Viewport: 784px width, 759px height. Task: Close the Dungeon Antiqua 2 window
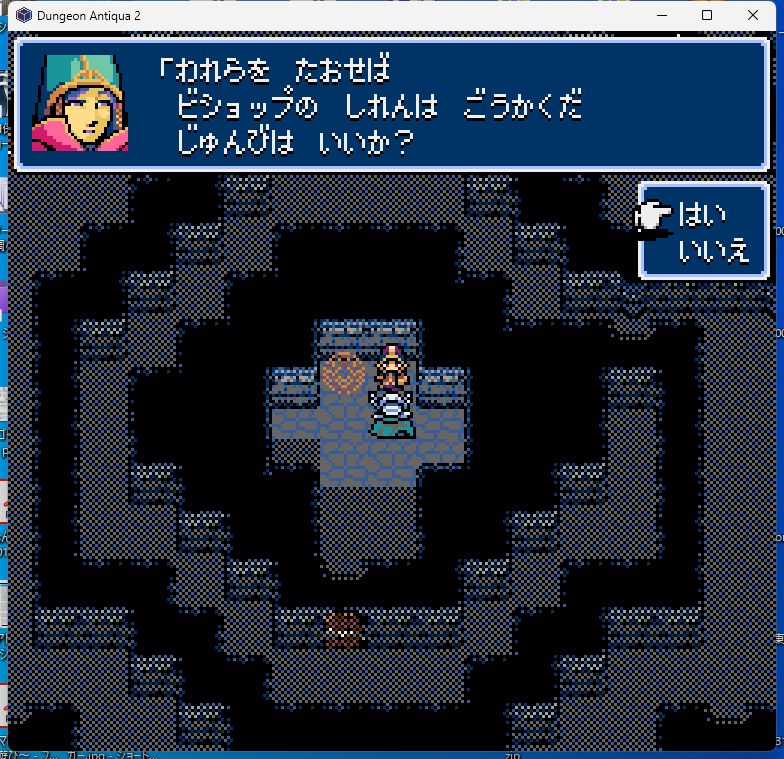(x=752, y=15)
